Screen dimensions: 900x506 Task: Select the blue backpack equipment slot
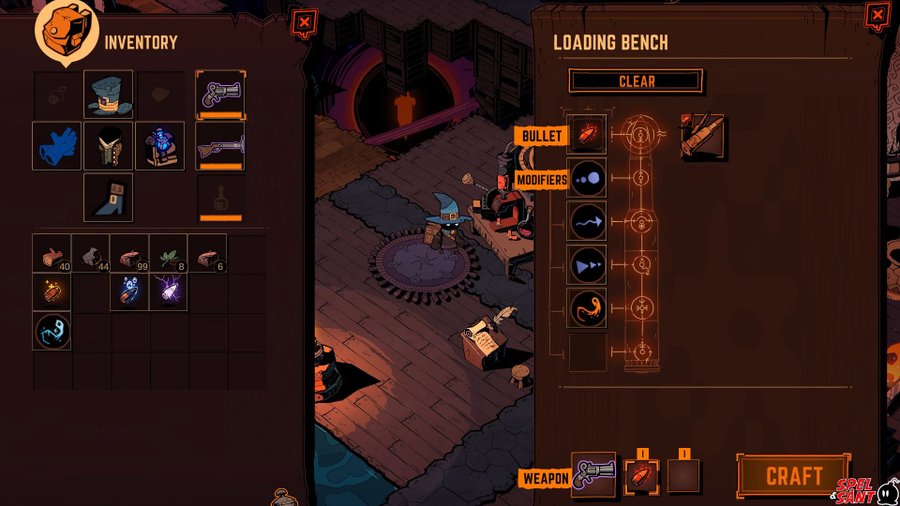click(x=160, y=146)
